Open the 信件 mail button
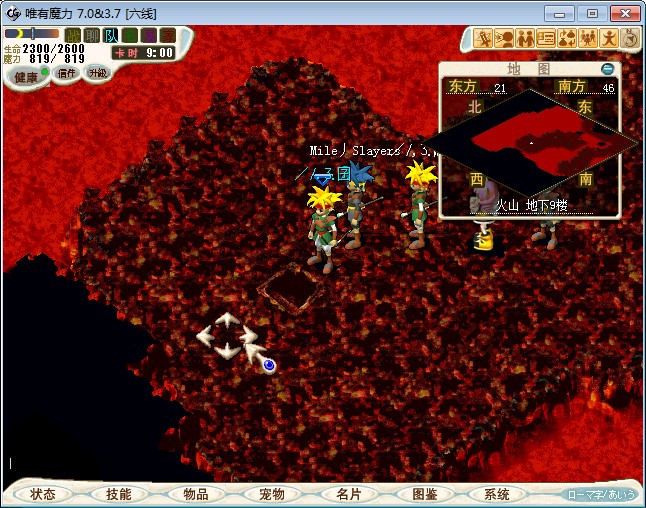646x508 pixels. coord(66,73)
